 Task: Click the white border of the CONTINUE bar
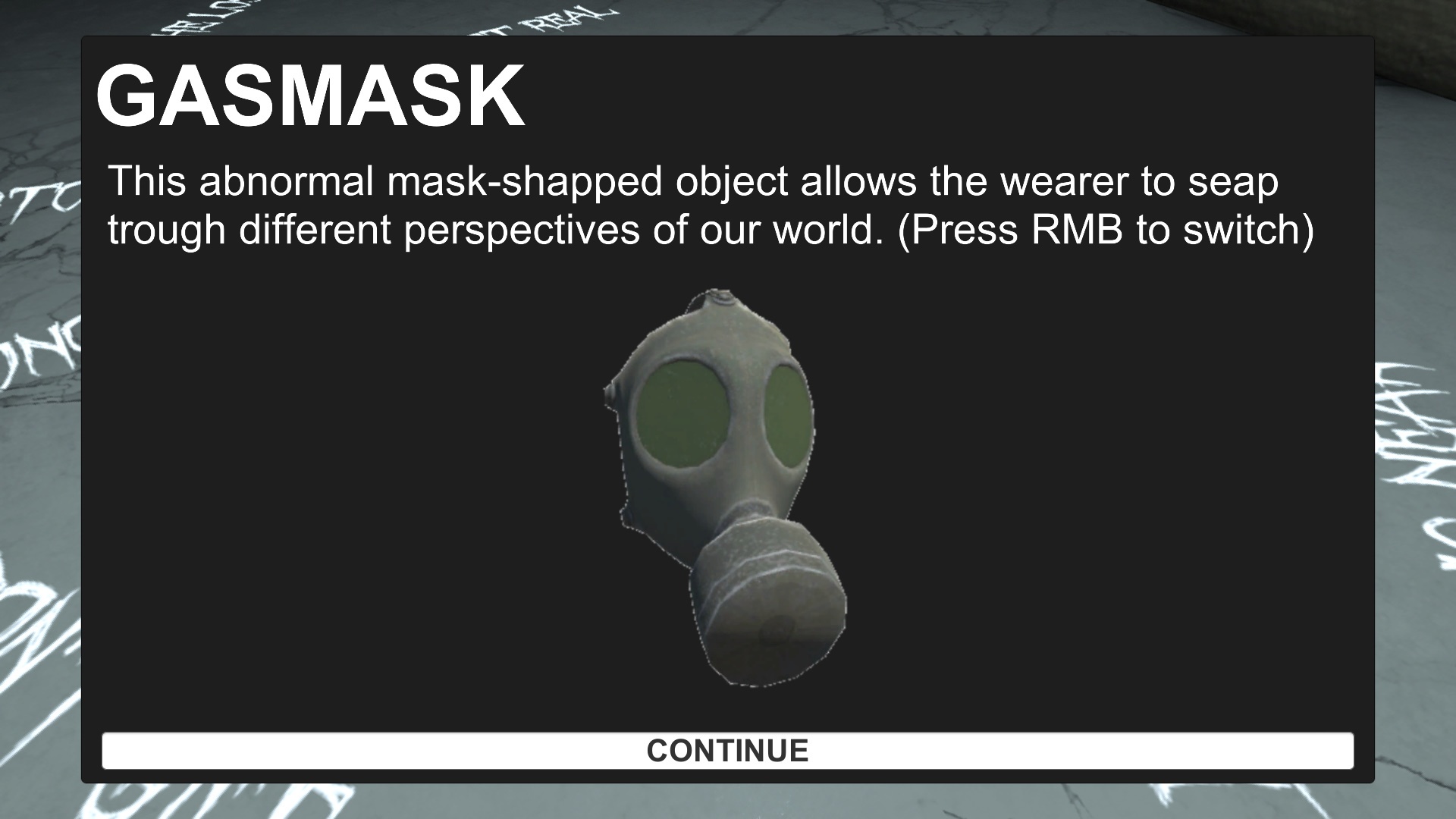point(726,733)
